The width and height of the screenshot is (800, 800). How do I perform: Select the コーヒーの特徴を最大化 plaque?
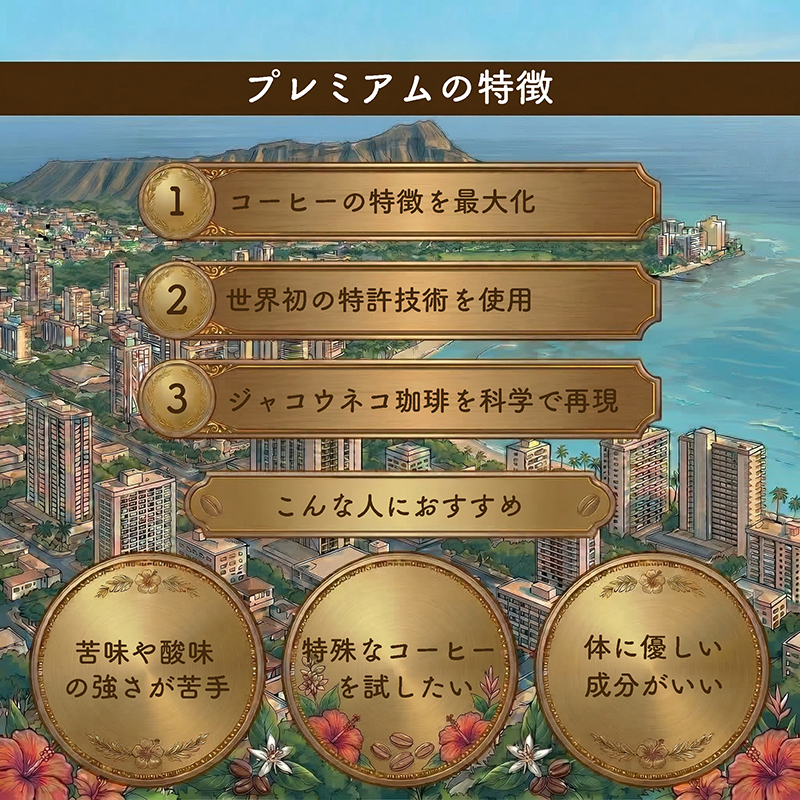click(x=400, y=201)
